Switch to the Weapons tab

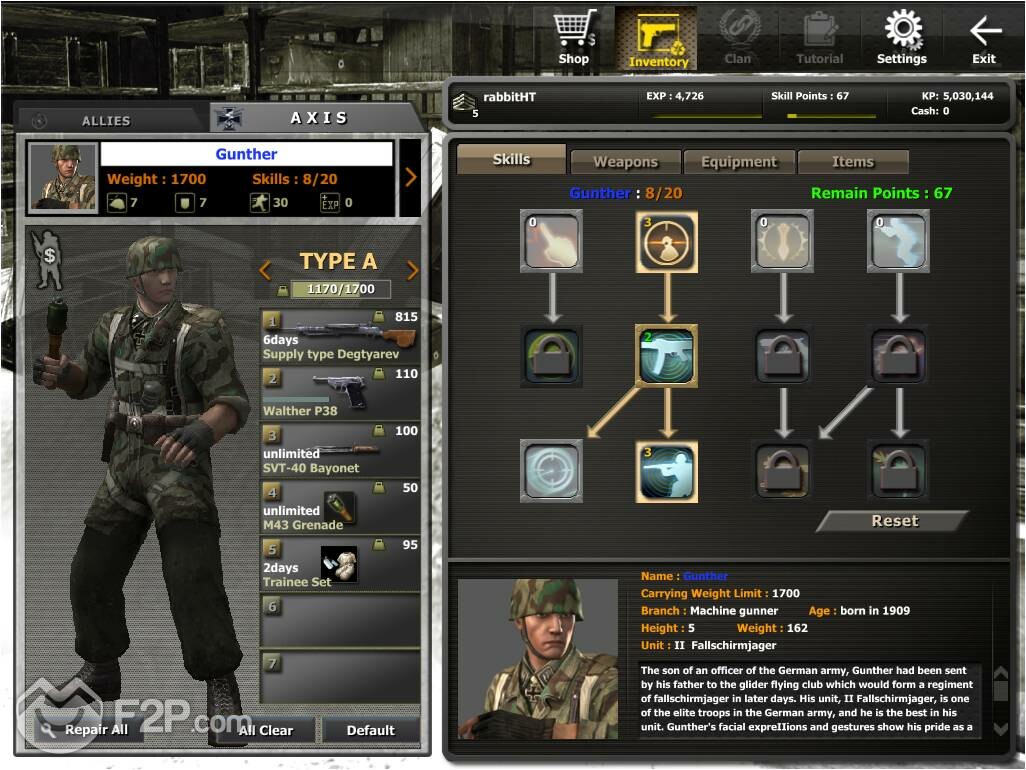625,162
